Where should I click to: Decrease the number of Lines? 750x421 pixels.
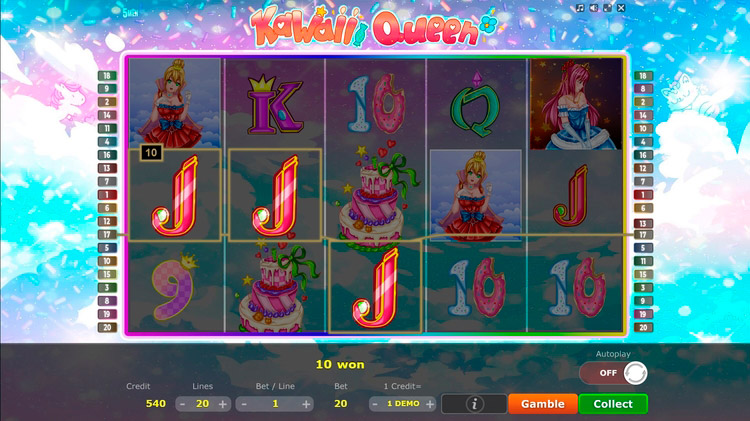[x=182, y=404]
